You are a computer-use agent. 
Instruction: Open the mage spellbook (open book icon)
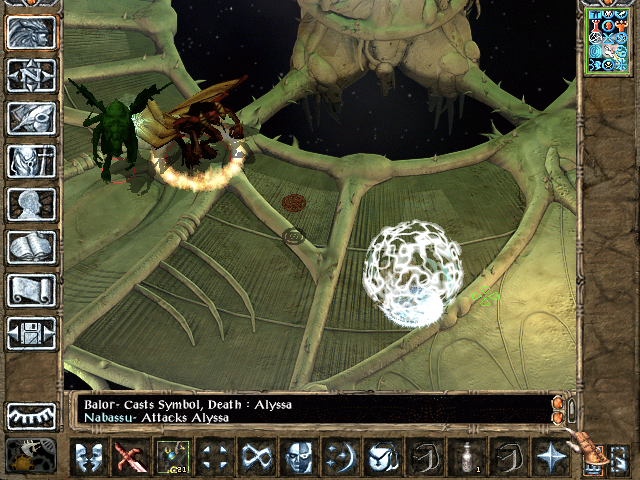coord(31,247)
